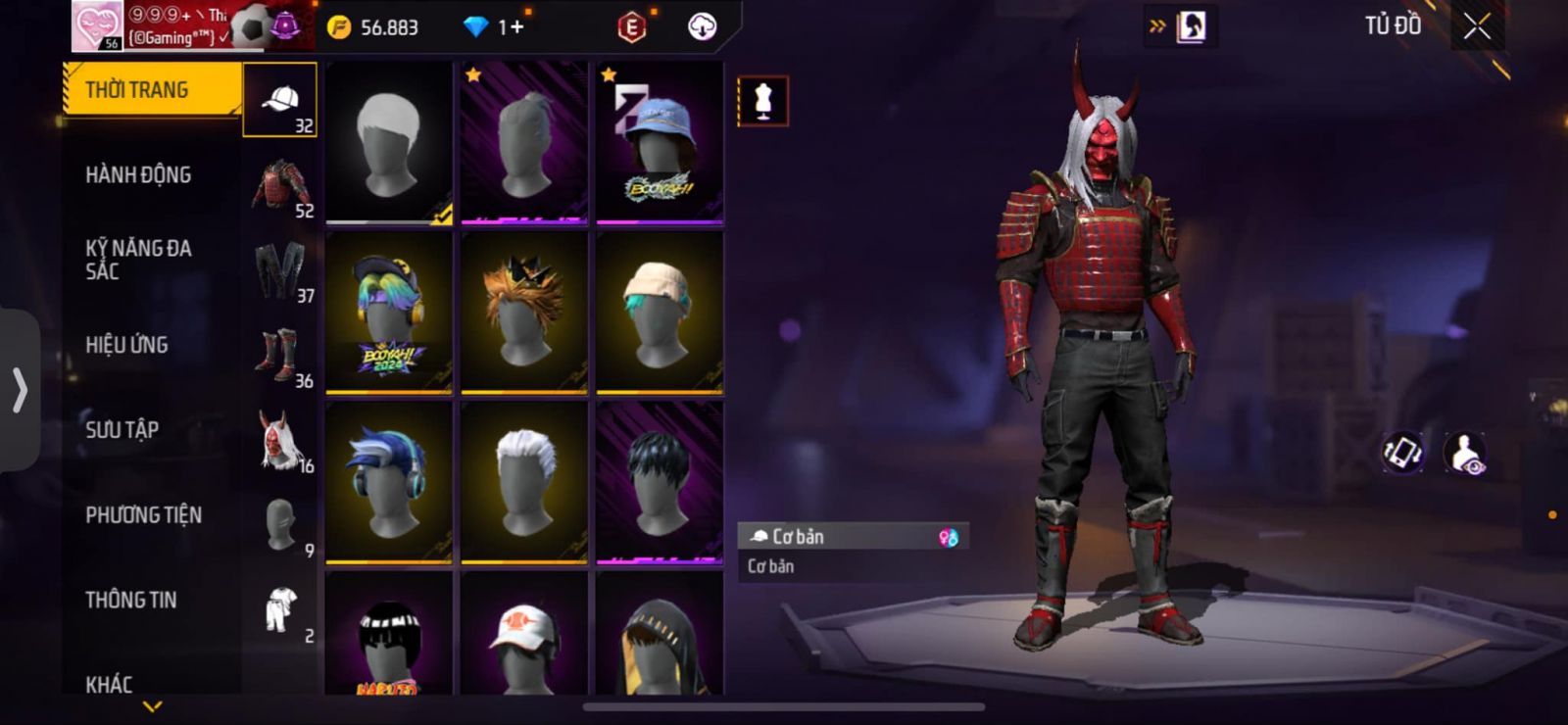Image resolution: width=1568 pixels, height=725 pixels.
Task: Choose the blue hair with headphones
Action: (x=389, y=482)
